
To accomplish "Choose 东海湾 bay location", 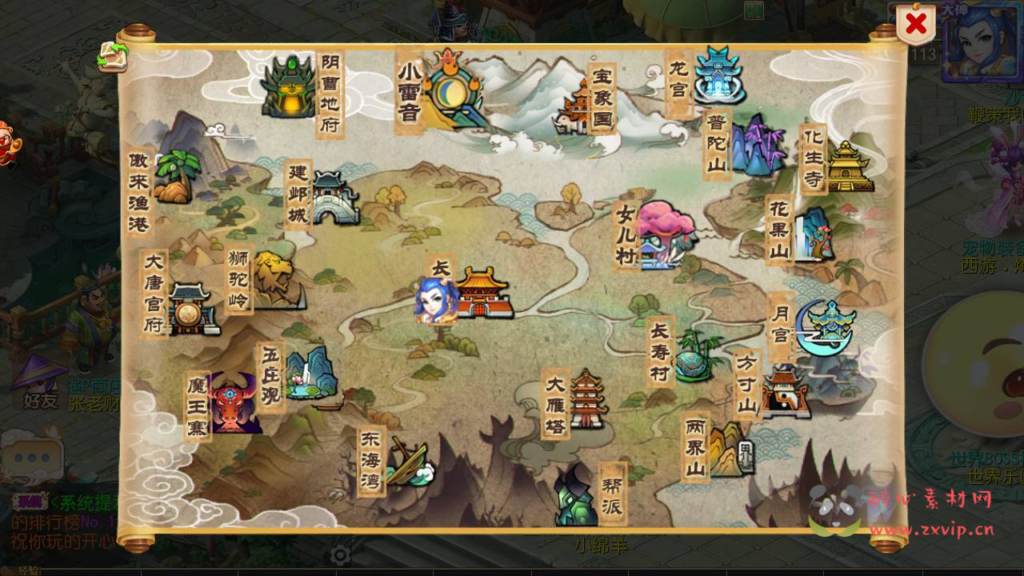I will click(x=408, y=461).
